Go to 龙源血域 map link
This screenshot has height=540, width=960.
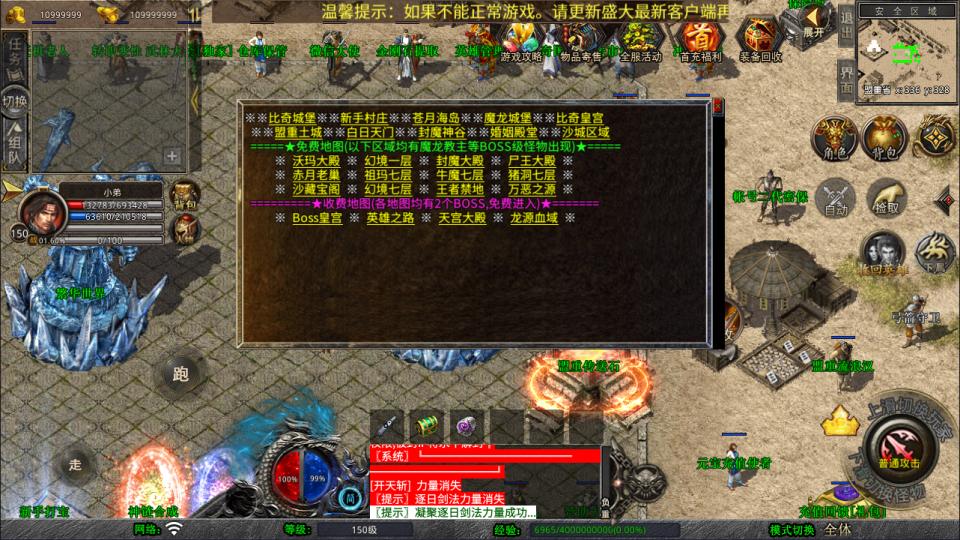[534, 218]
